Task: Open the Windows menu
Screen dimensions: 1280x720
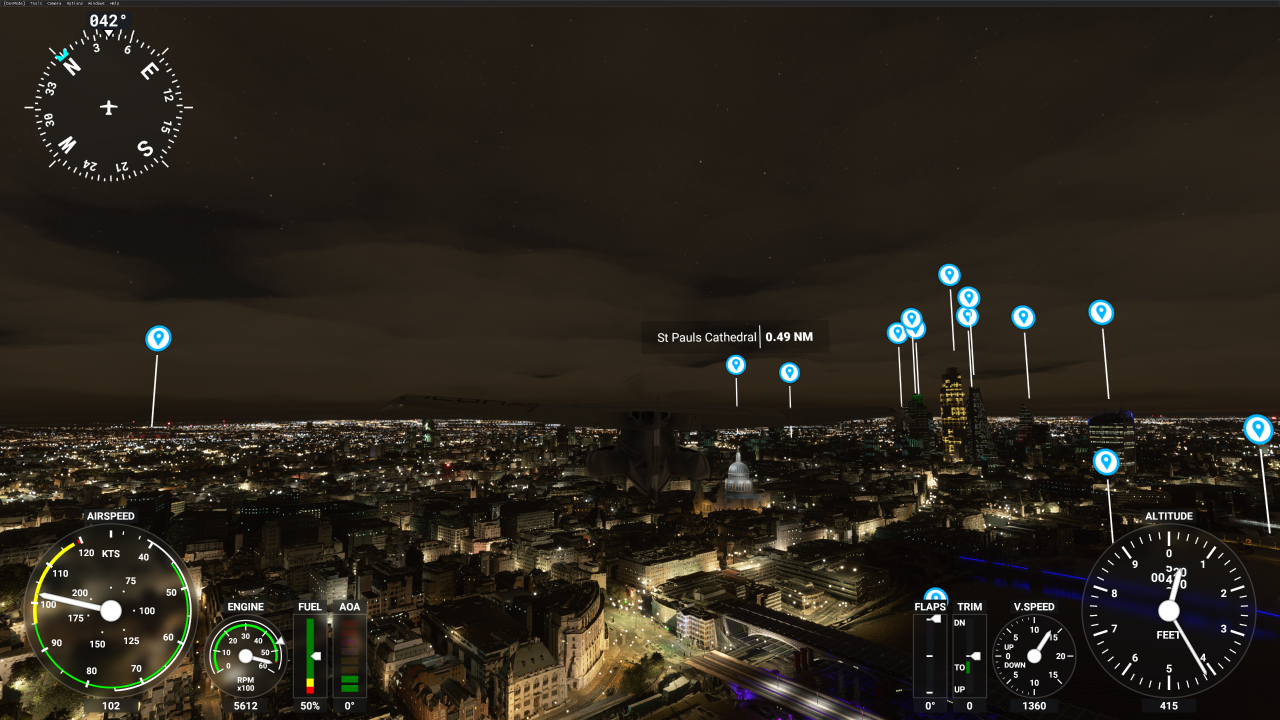Action: coord(97,3)
